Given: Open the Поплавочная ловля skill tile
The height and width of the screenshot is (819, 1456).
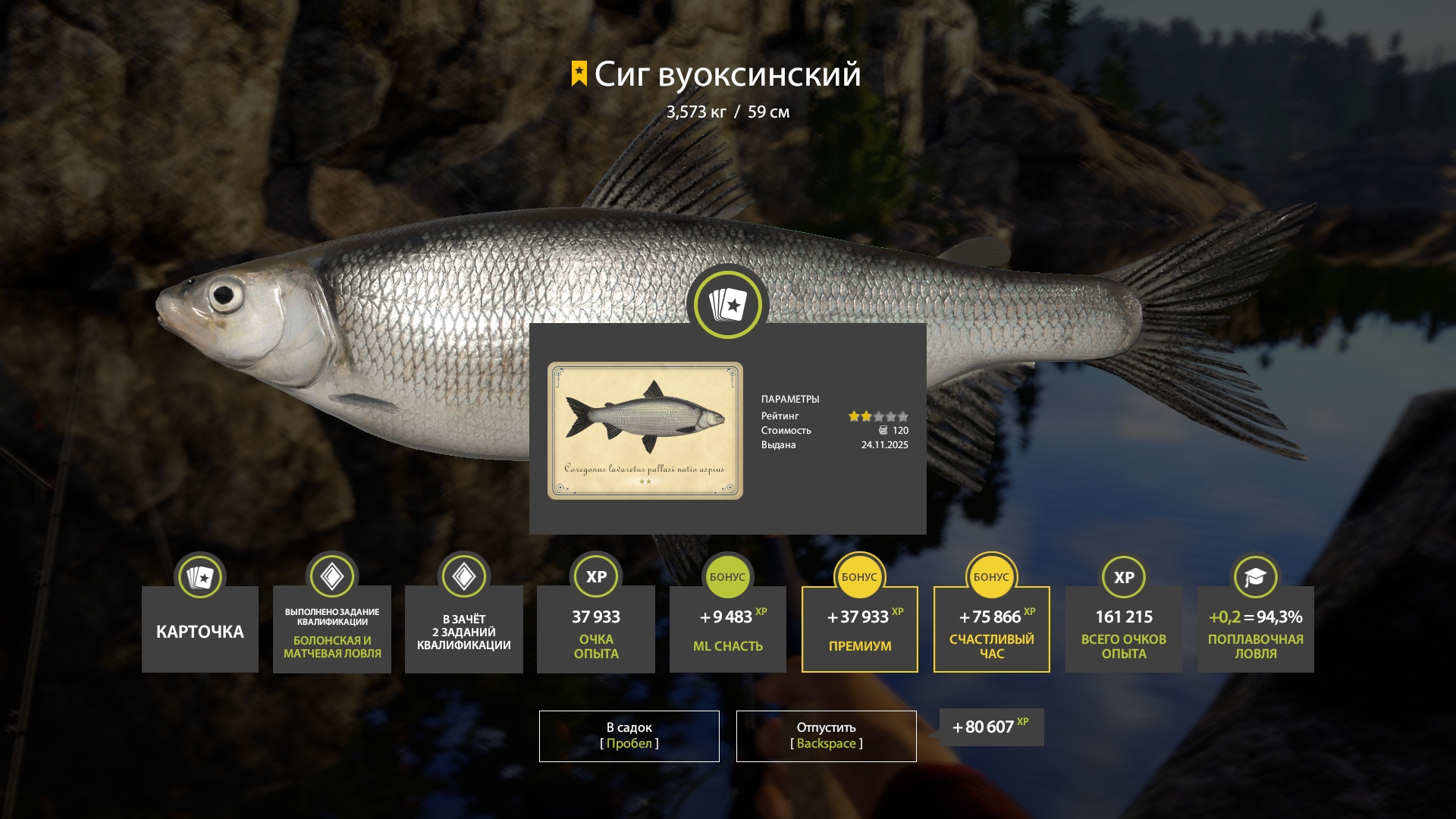Looking at the screenshot, I should 1256,629.
